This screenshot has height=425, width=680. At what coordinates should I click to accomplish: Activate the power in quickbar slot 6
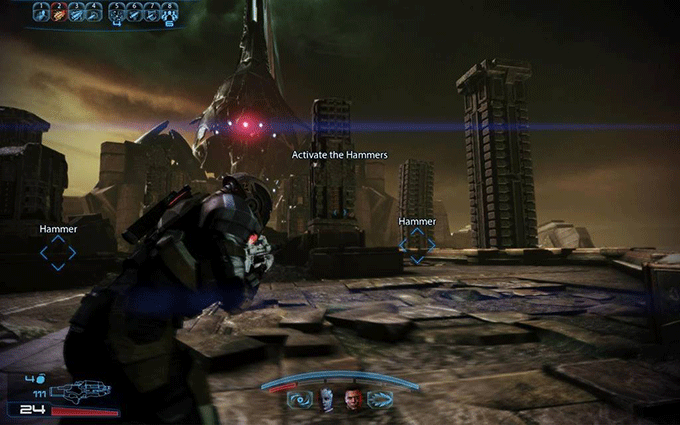[x=134, y=12]
